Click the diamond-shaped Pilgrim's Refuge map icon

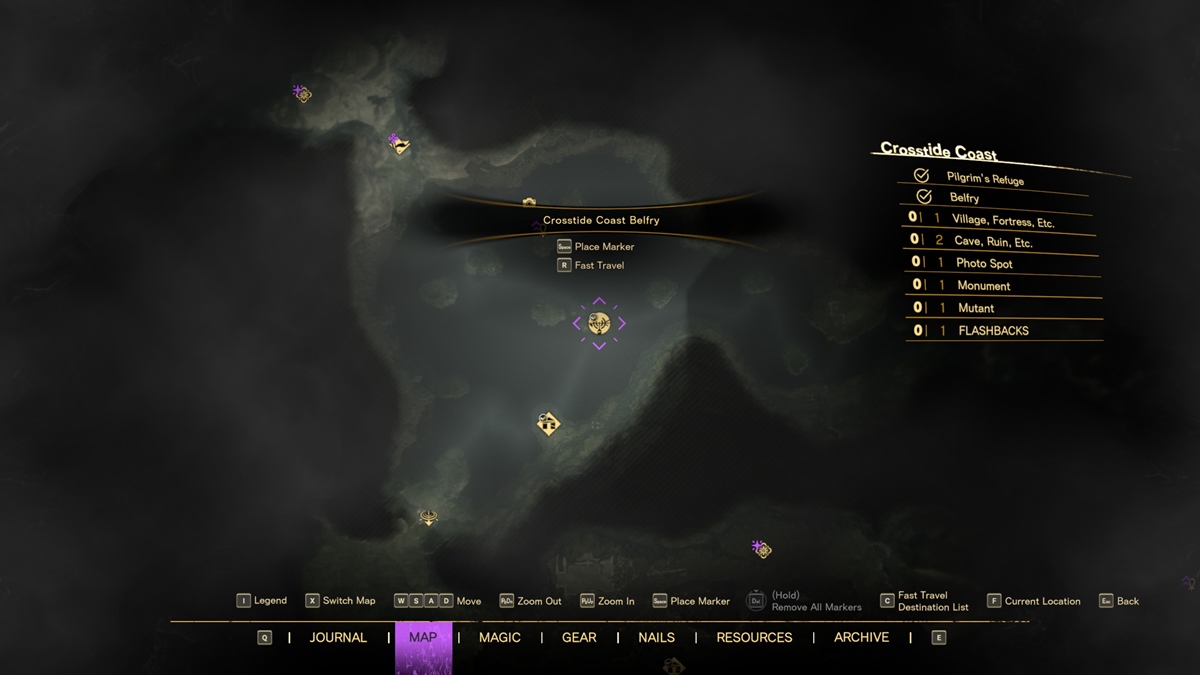click(548, 424)
